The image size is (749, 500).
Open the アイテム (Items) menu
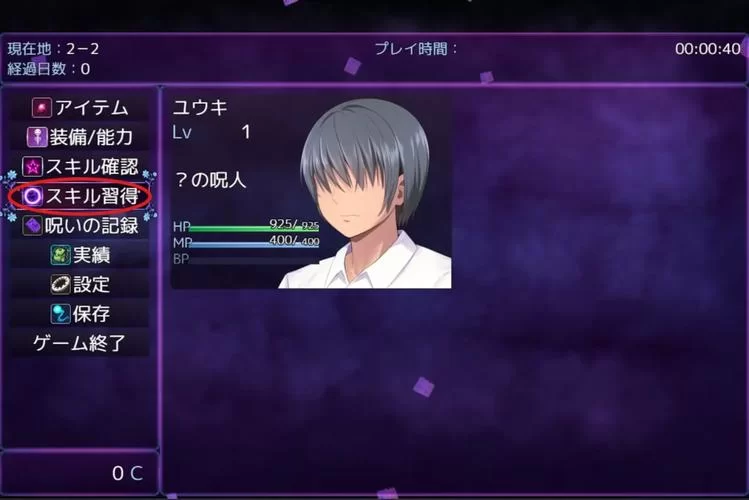tap(80, 107)
